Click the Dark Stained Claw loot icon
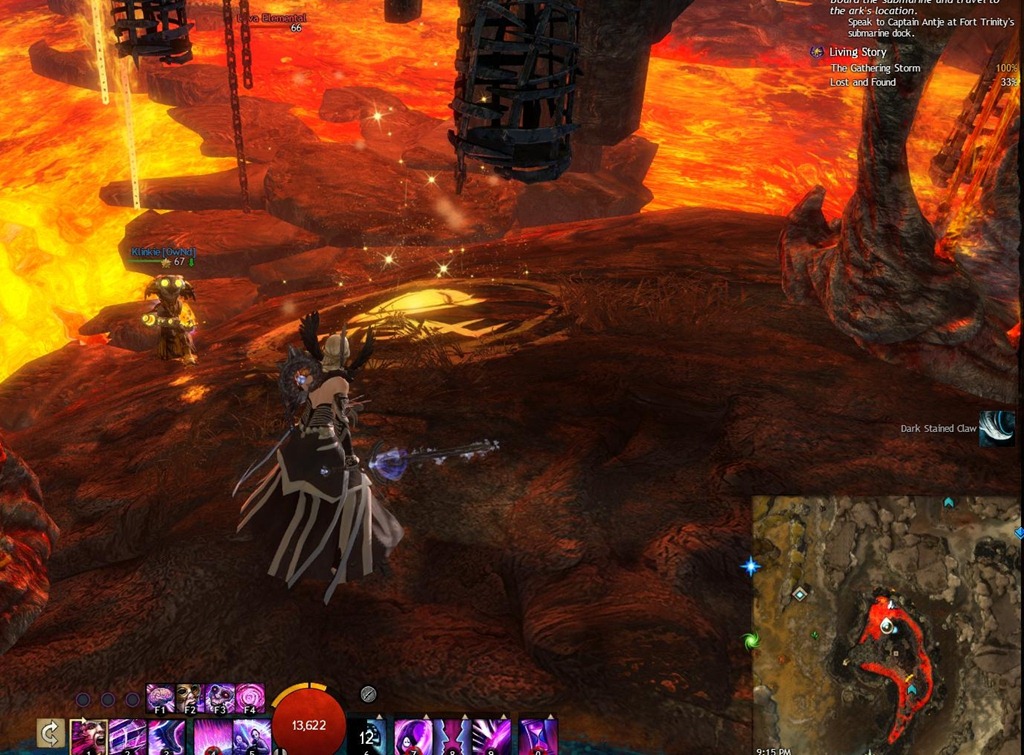 pyautogui.click(x=996, y=428)
